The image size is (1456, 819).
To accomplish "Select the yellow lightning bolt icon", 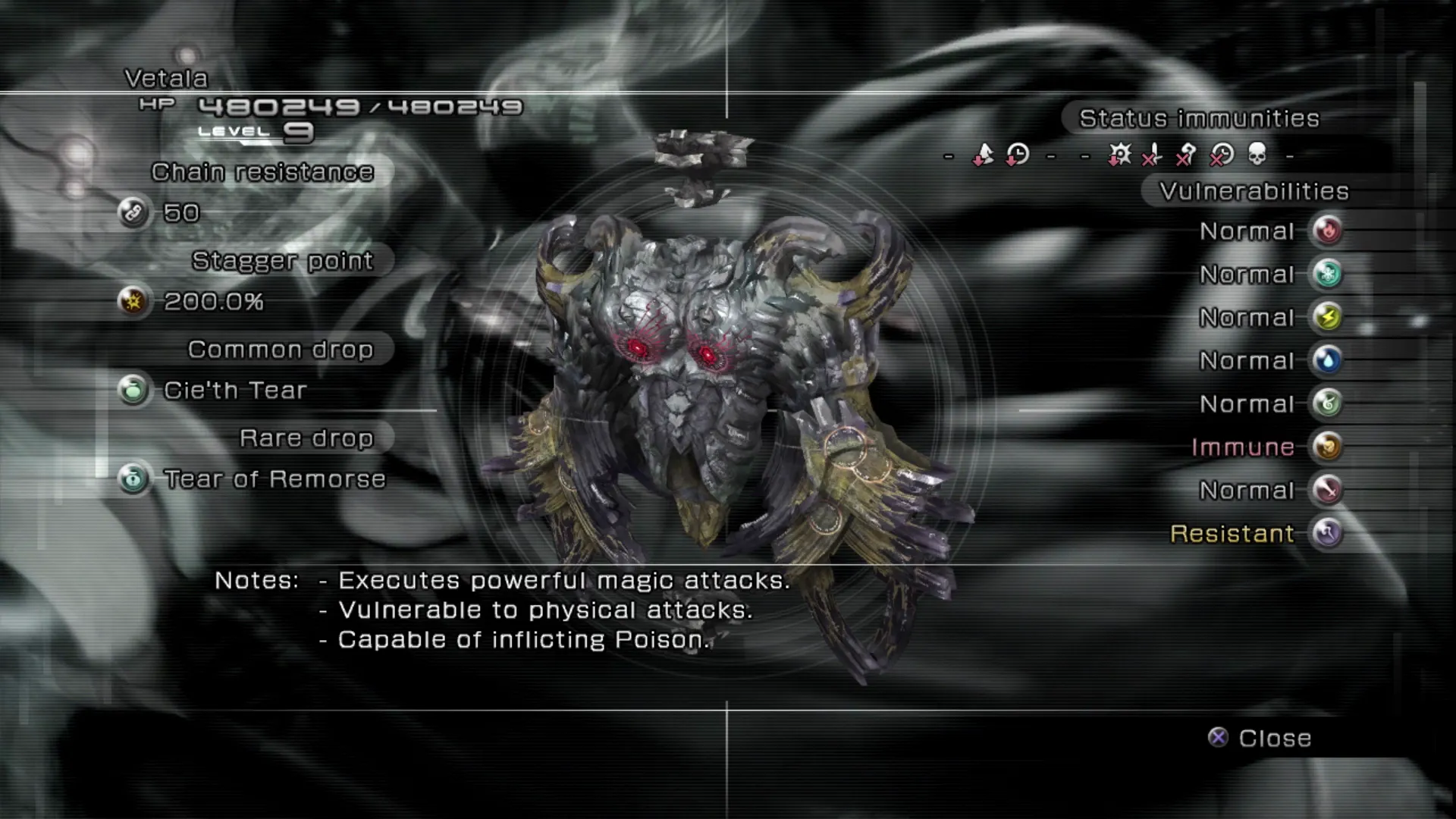I will click(1327, 317).
